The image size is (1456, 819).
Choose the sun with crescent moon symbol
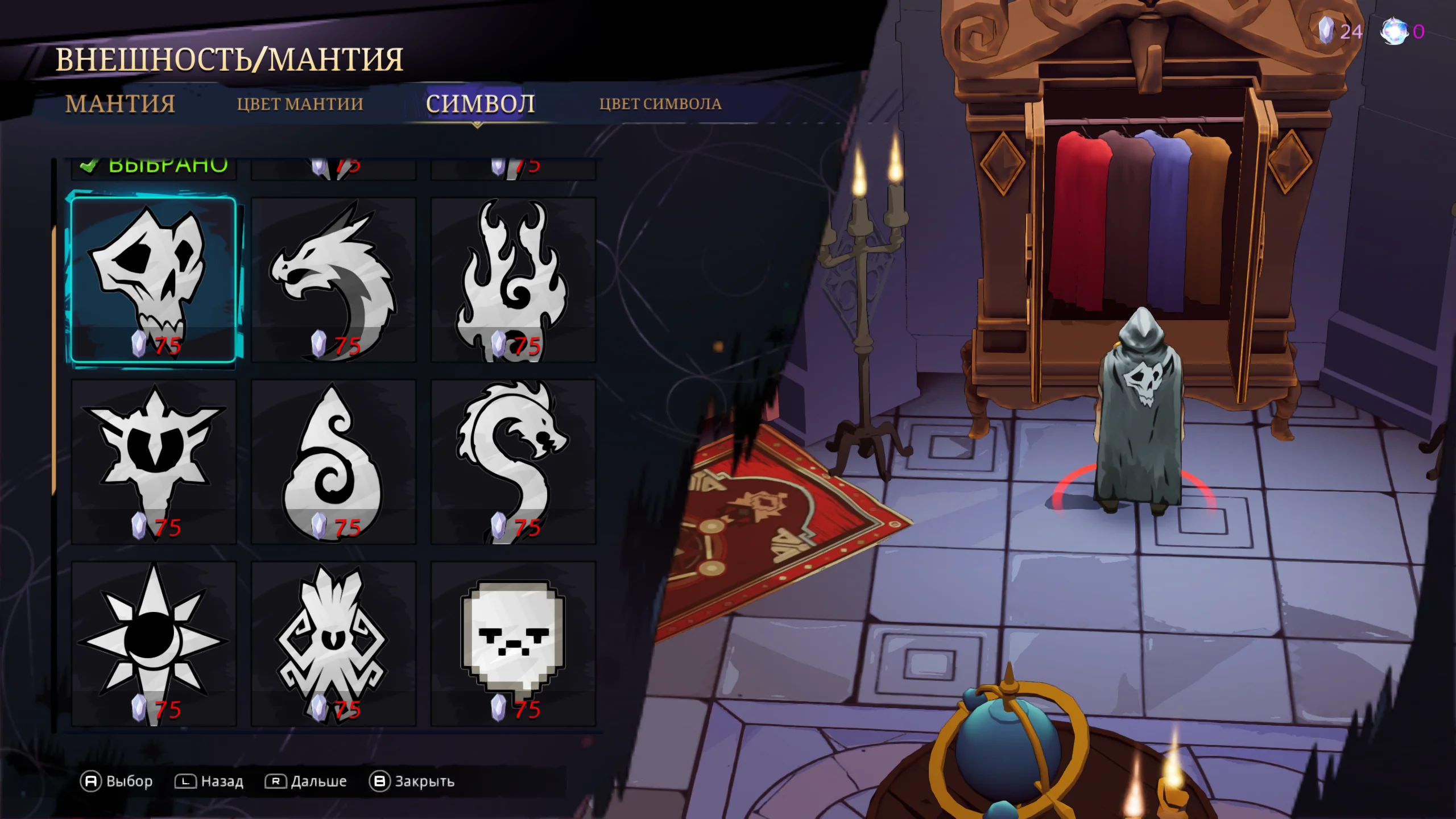pyautogui.click(x=153, y=643)
